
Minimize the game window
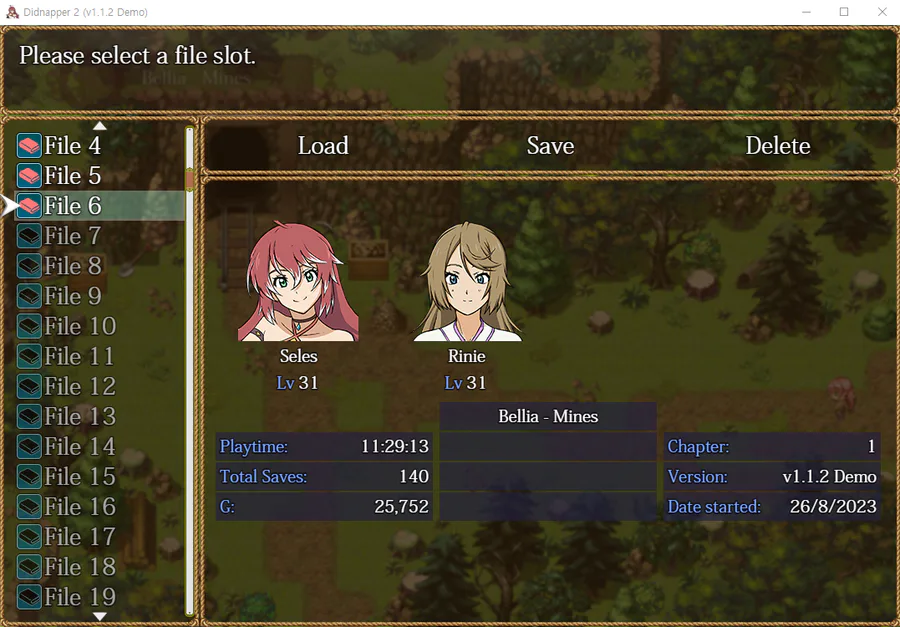pos(806,12)
